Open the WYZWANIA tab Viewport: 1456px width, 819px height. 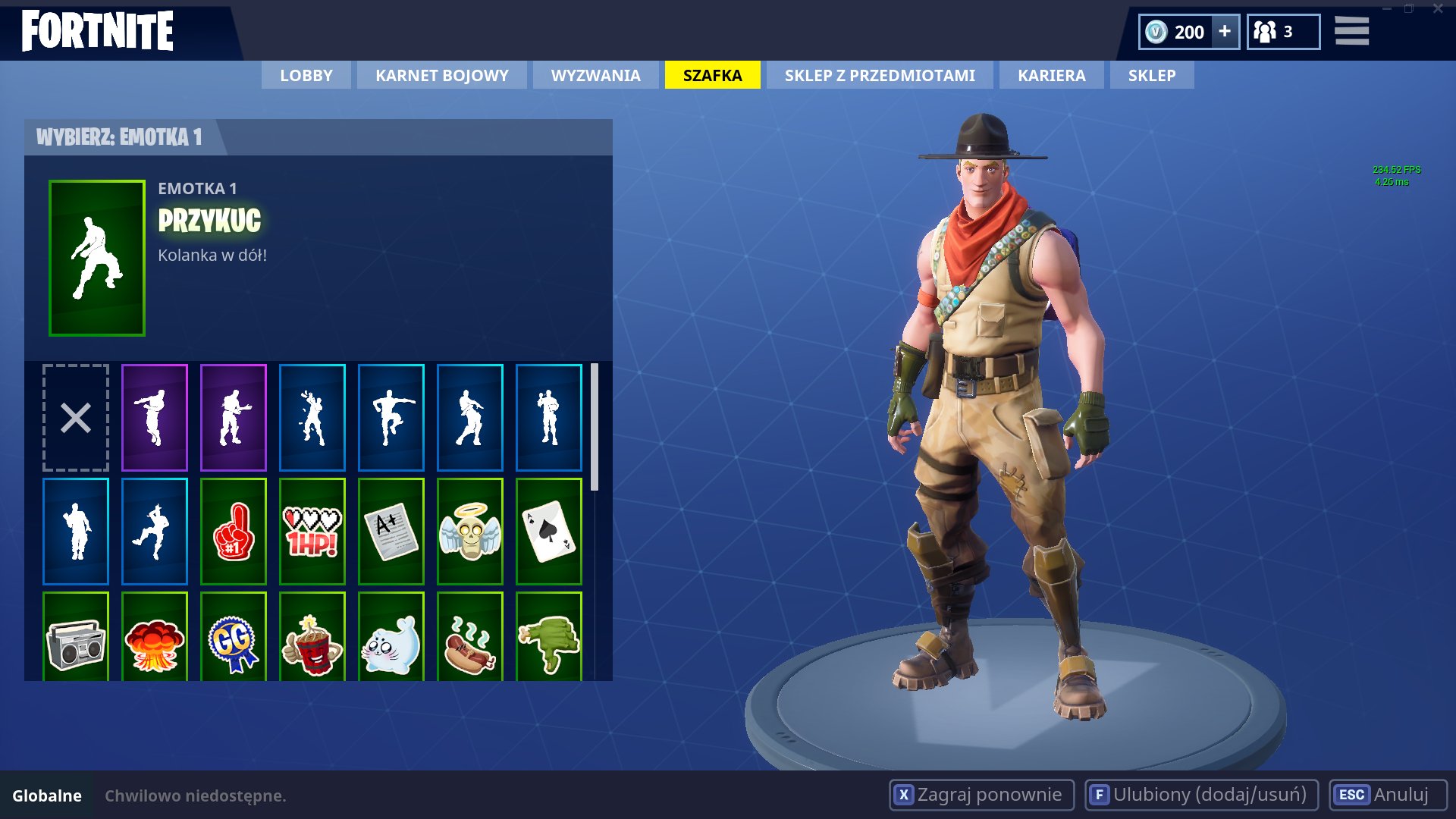pos(595,75)
